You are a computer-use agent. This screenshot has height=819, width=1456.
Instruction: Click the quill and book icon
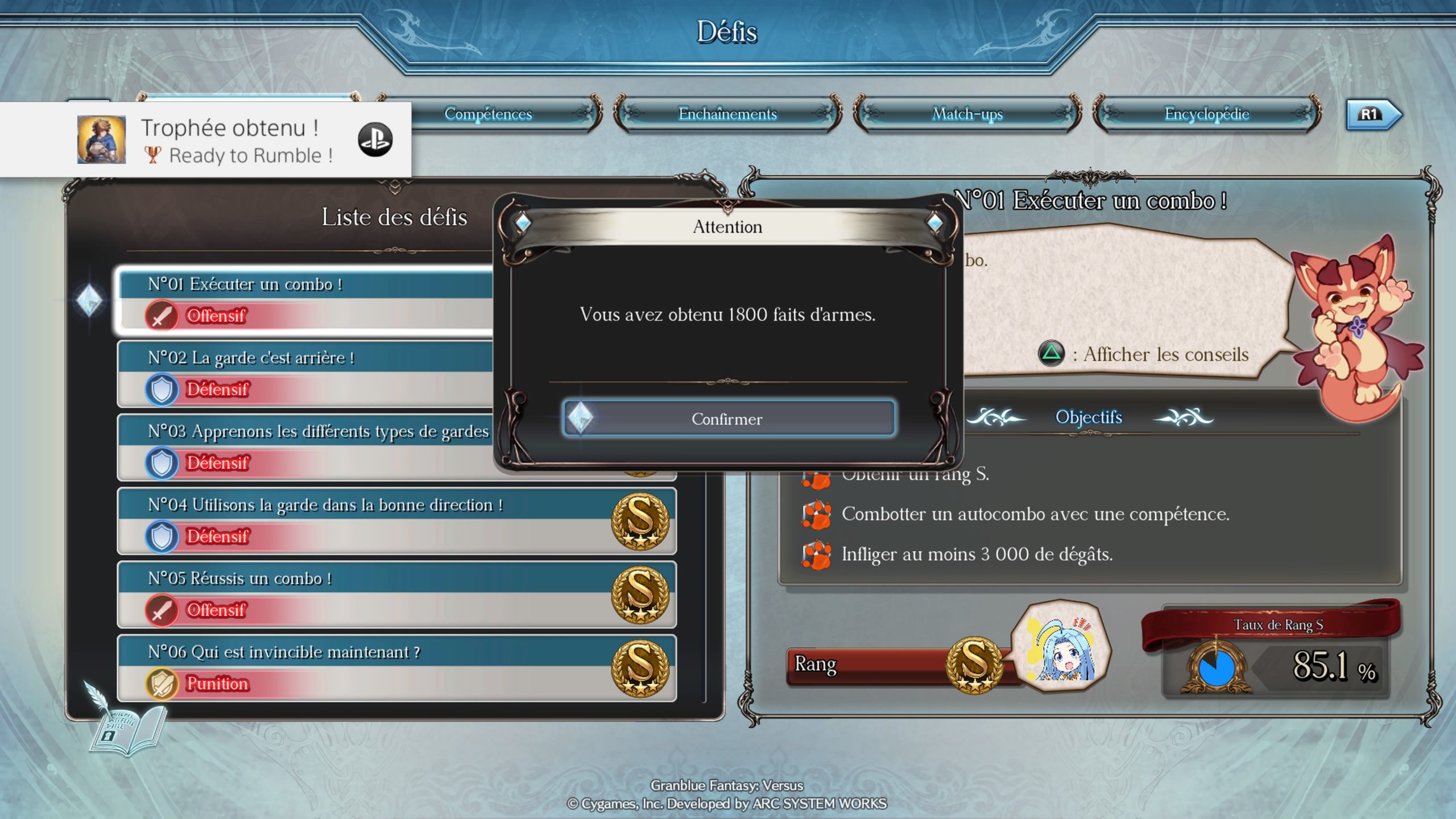[126, 721]
